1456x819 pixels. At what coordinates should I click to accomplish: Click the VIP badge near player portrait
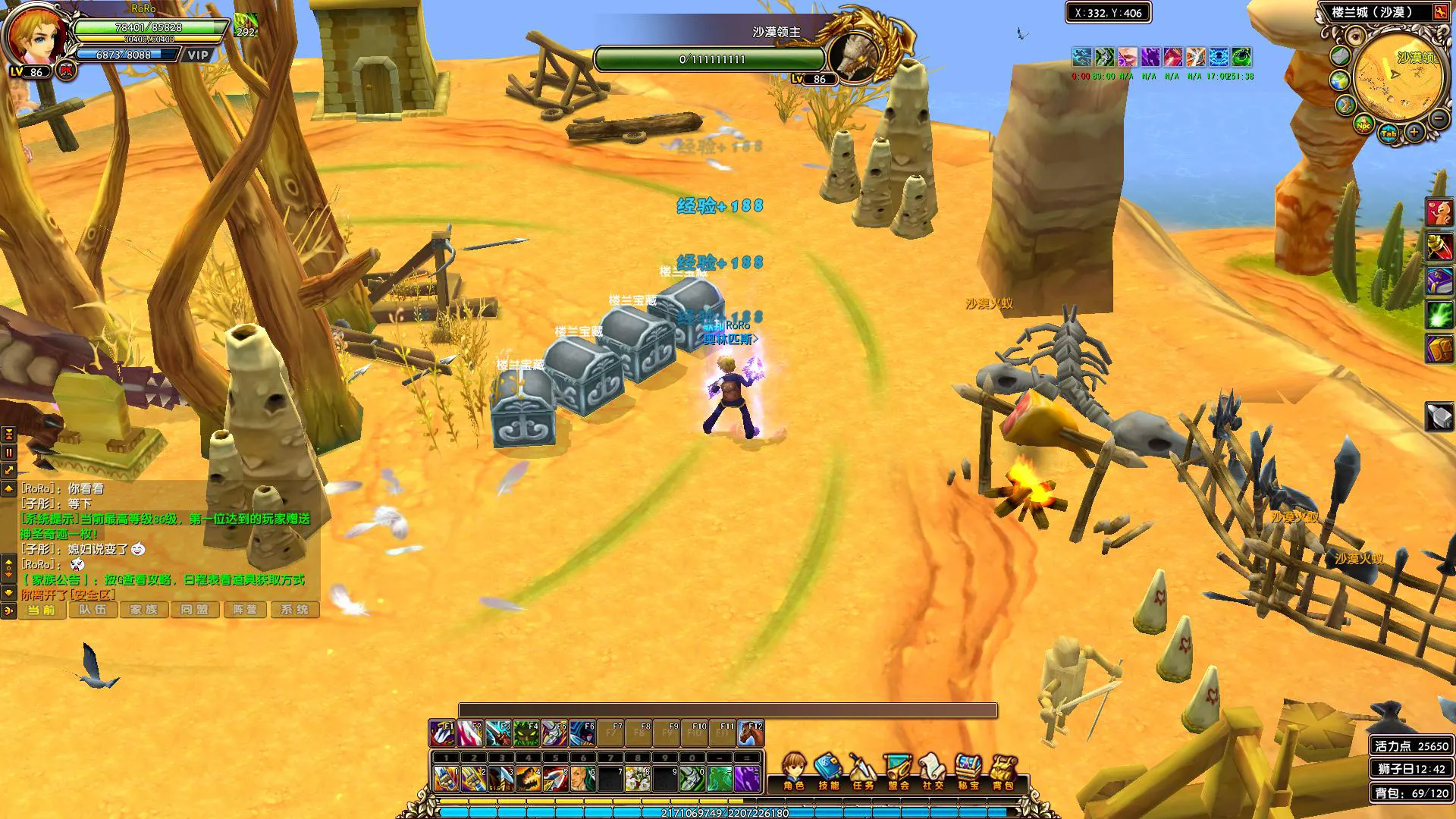(x=198, y=55)
